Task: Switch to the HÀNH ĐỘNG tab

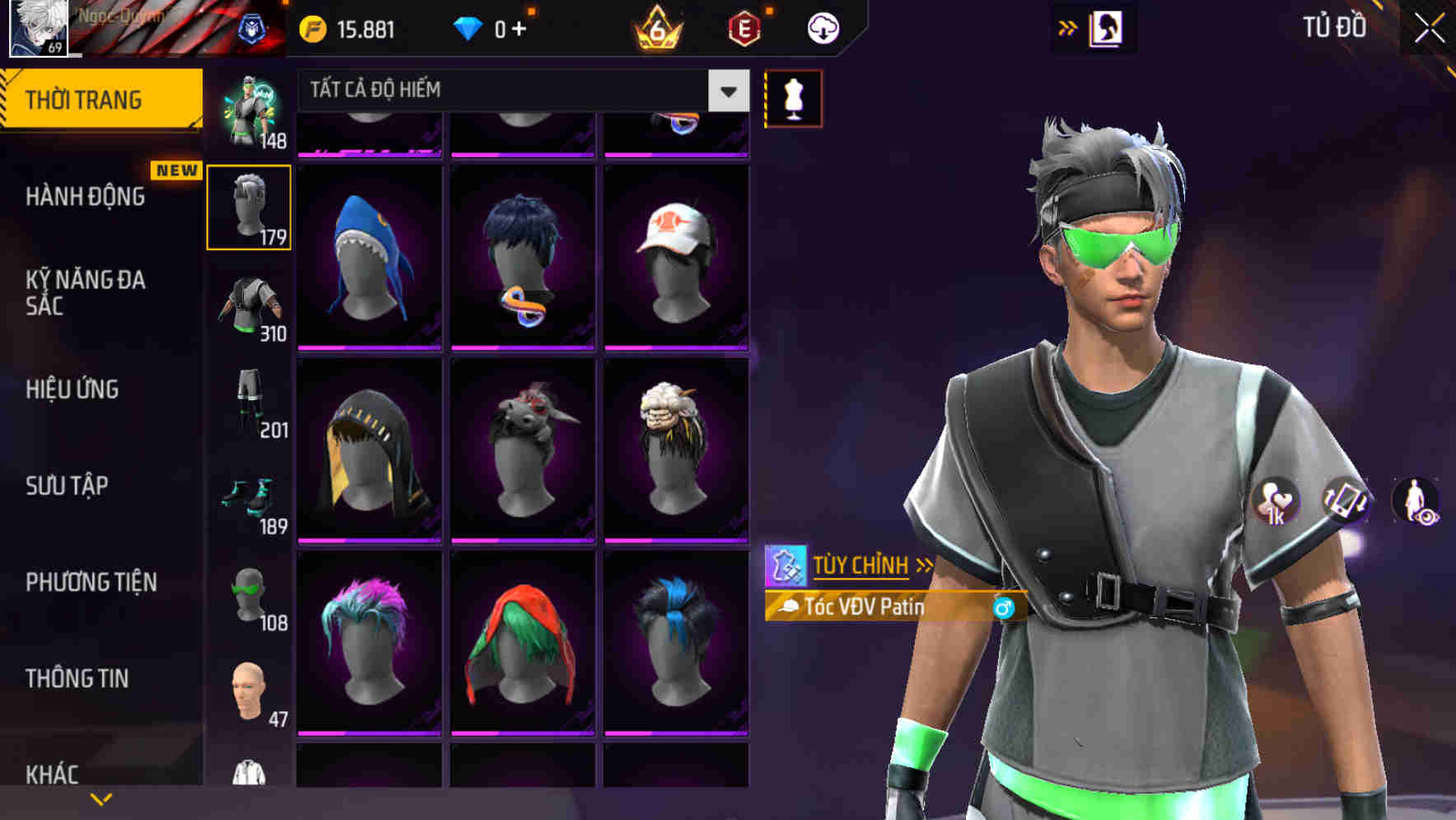Action: click(x=86, y=197)
